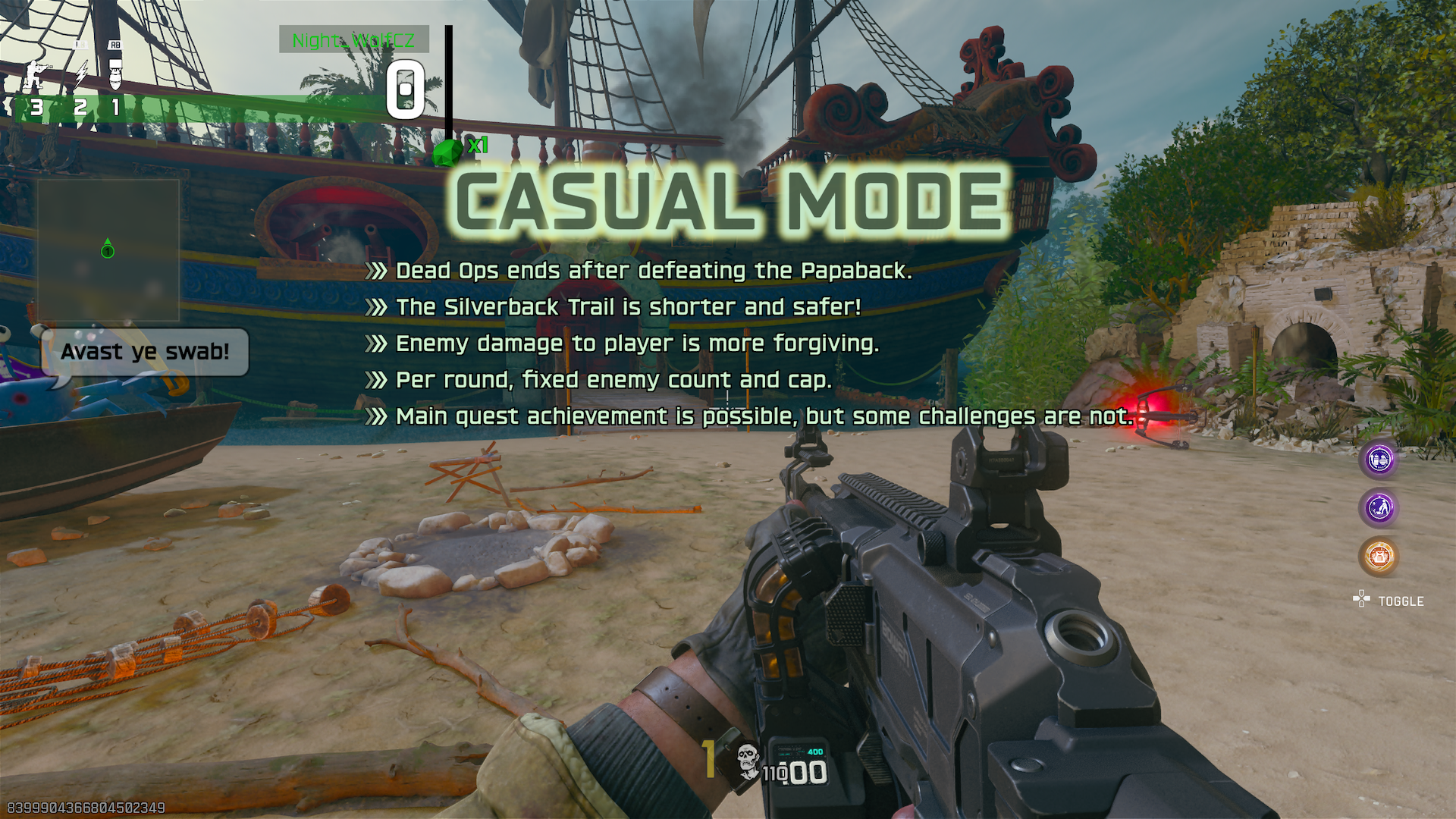
Task: Click the minimap panel
Action: point(108,250)
